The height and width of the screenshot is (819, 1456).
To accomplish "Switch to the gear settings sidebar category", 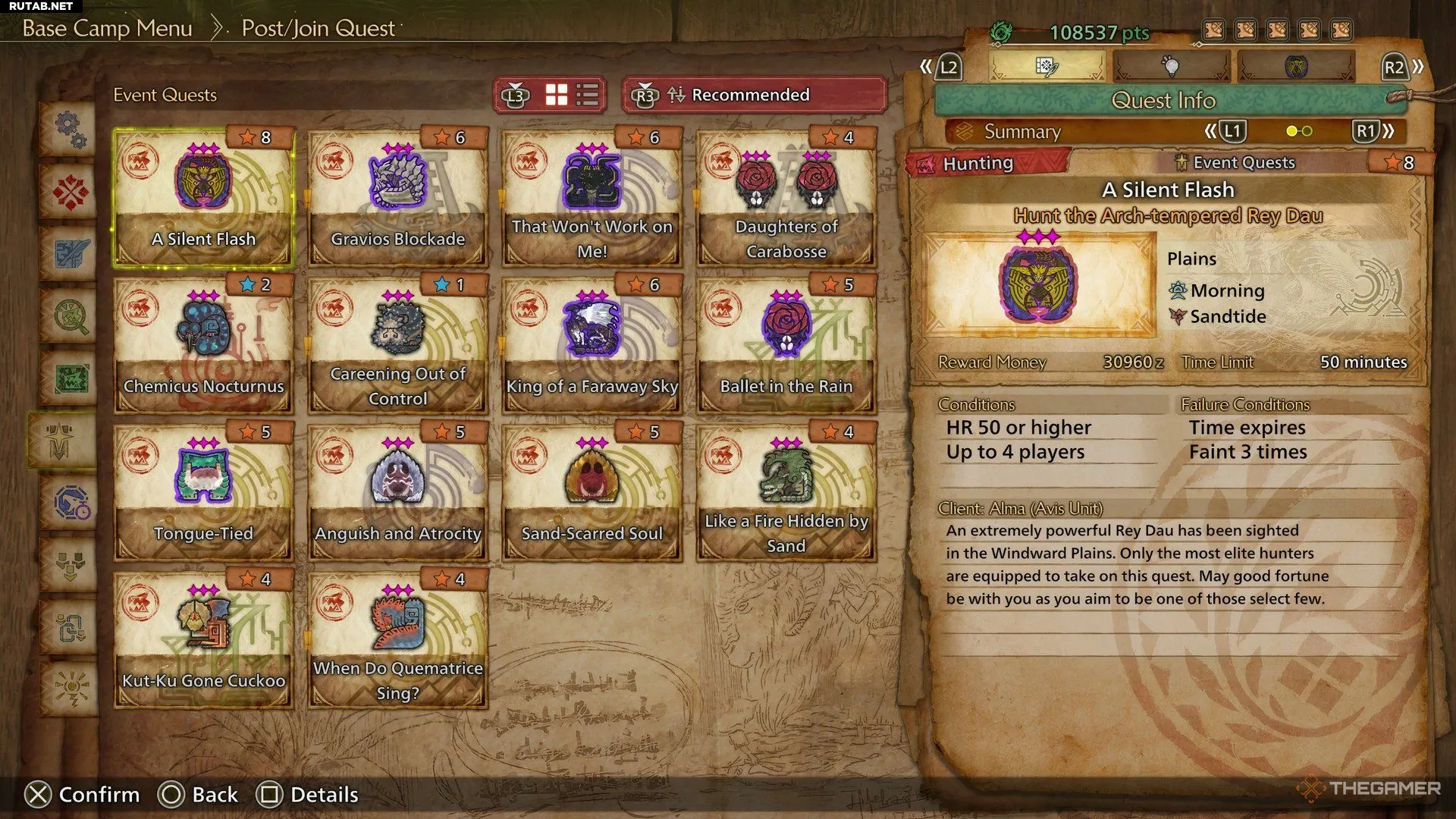I will click(x=70, y=129).
